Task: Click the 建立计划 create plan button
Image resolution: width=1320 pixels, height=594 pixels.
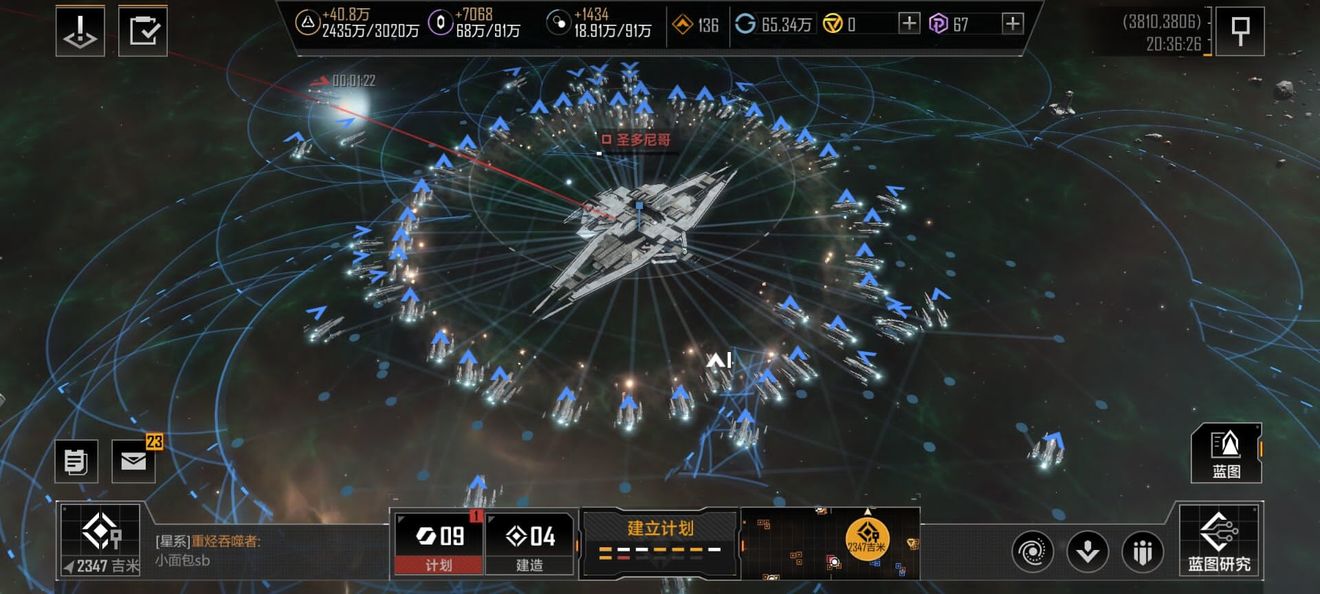Action: (660, 541)
